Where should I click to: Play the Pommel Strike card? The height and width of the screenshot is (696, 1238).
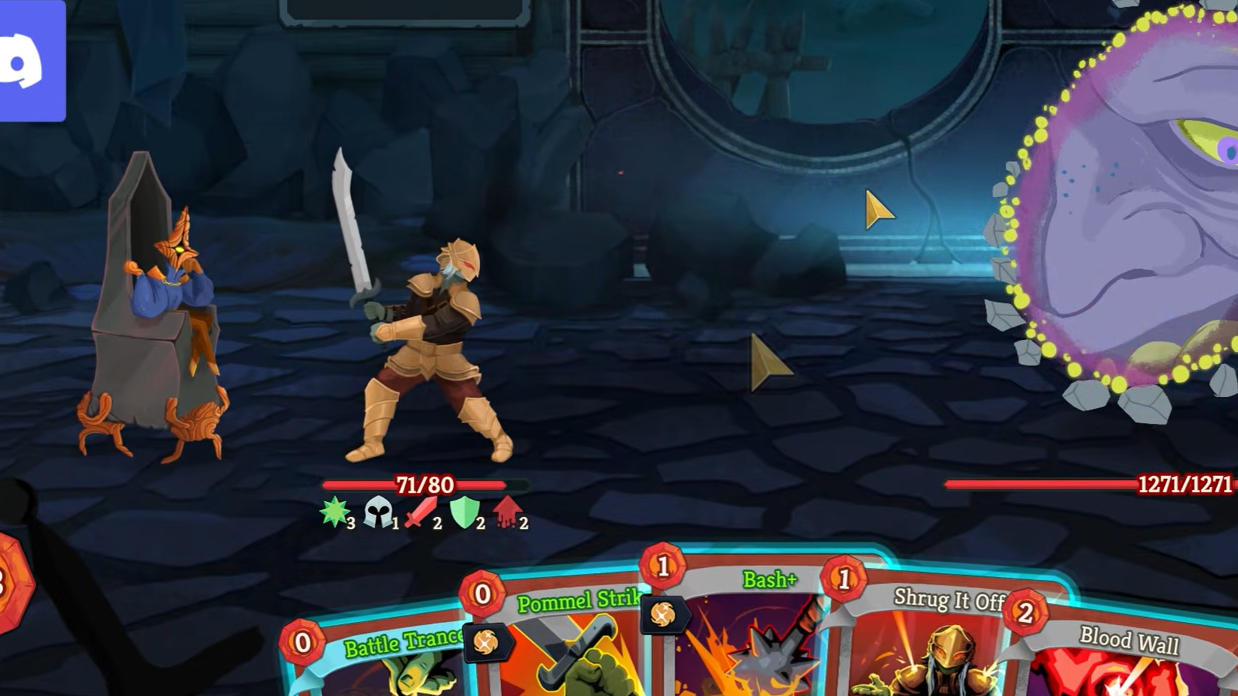[565, 640]
